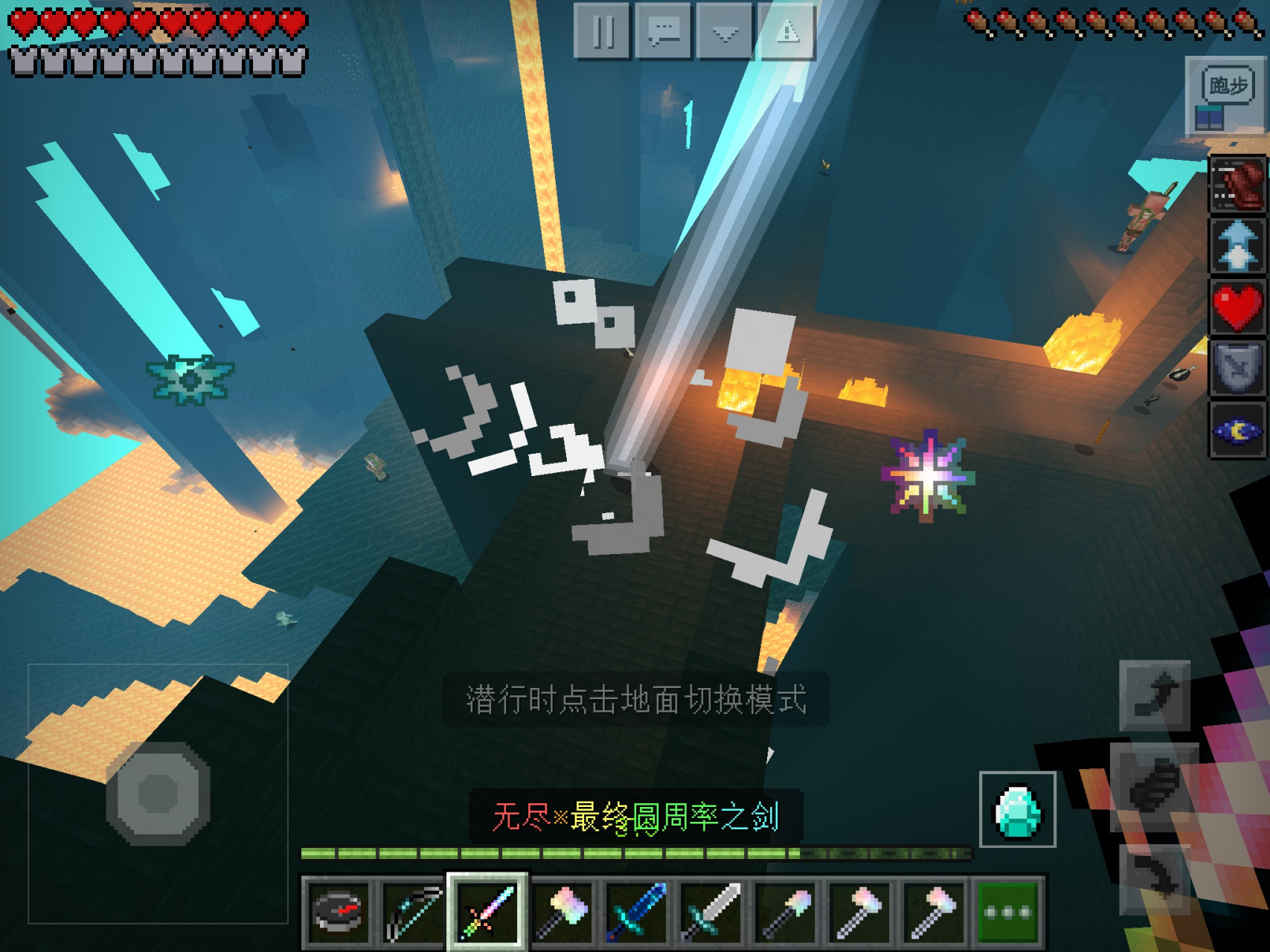Equip the blue crystal sword slot

pyautogui.click(x=636, y=911)
